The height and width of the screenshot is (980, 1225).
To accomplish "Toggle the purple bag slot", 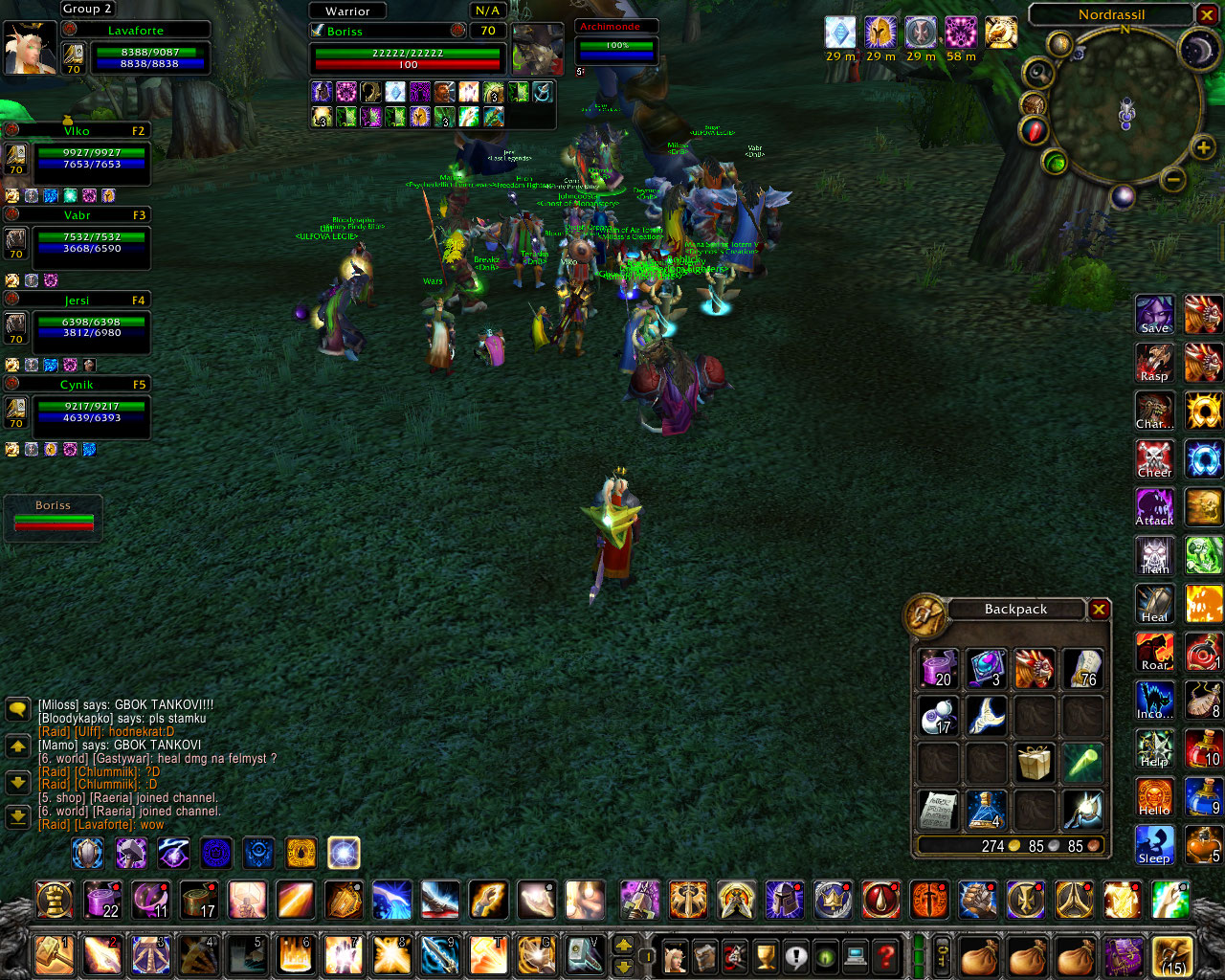I will tap(1125, 955).
